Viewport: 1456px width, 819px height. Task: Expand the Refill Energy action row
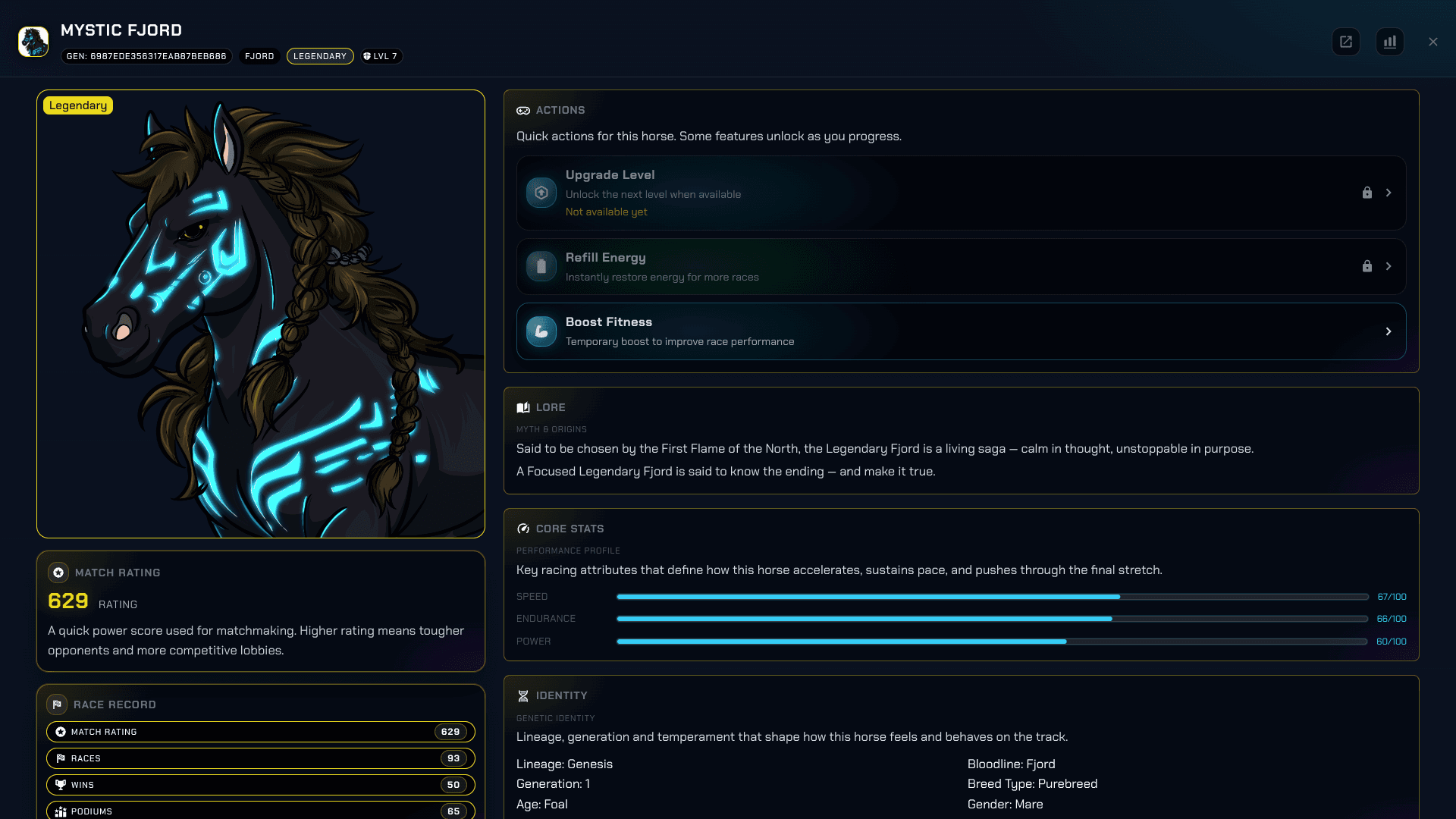point(1389,266)
